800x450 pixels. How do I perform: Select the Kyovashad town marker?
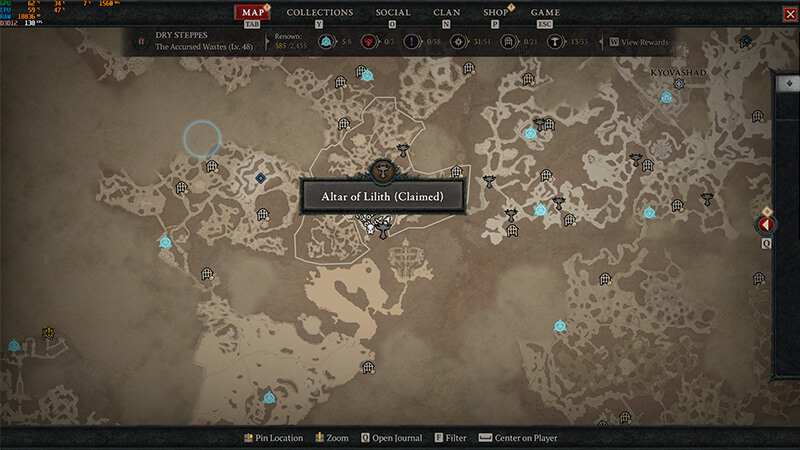679,84
